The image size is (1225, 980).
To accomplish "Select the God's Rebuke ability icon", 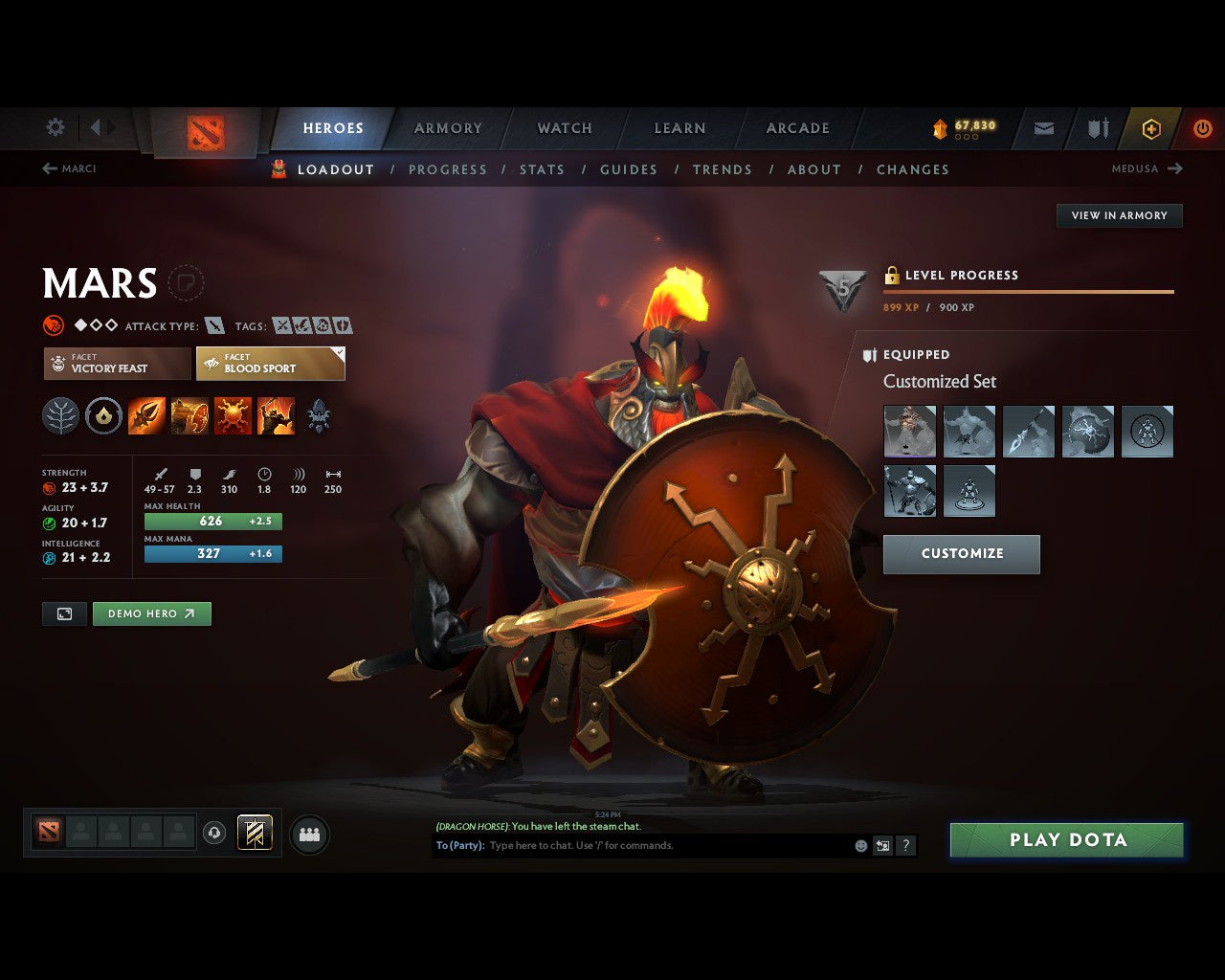I will pyautogui.click(x=189, y=415).
